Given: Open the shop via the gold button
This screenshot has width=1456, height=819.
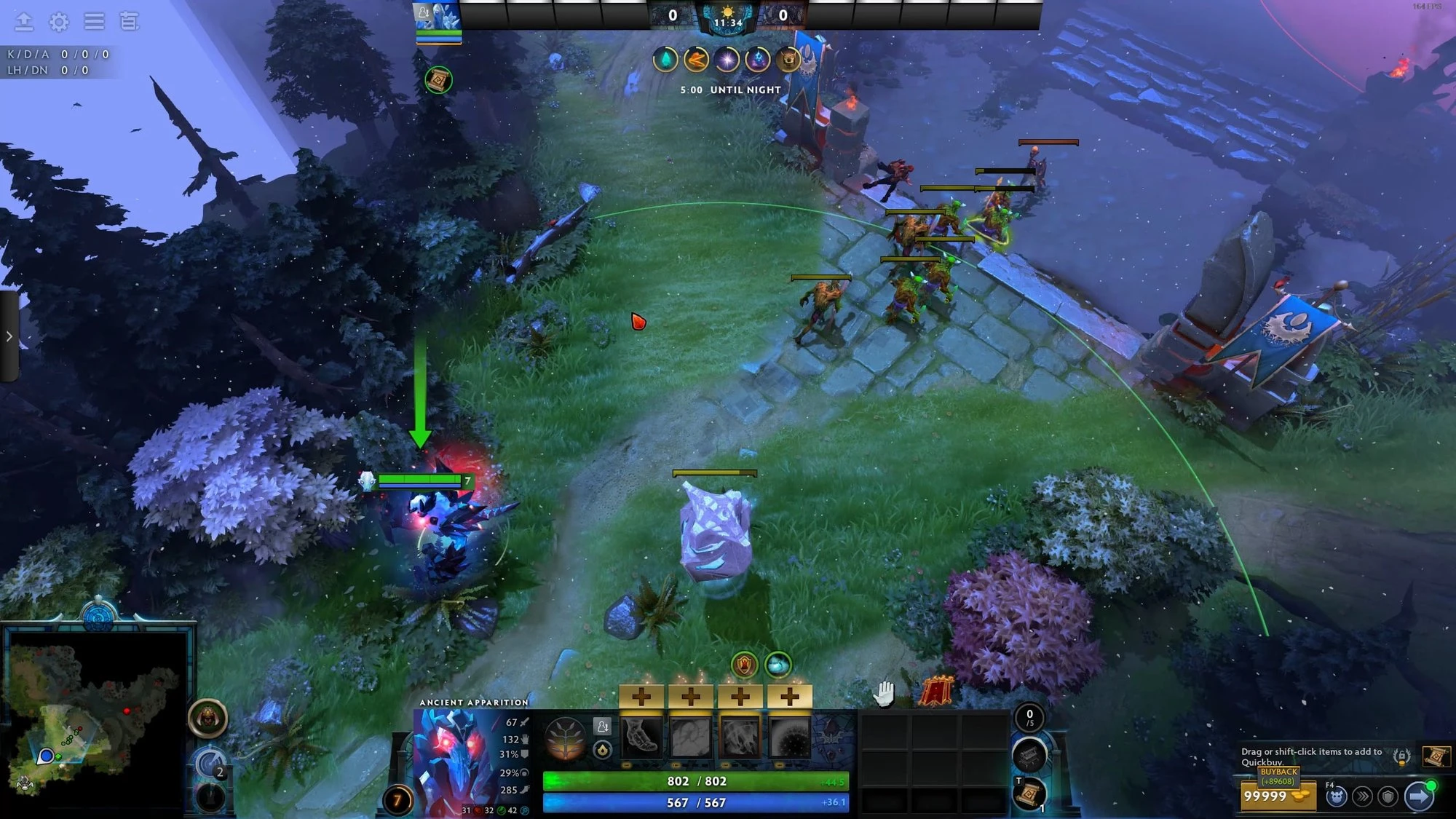Looking at the screenshot, I should pyautogui.click(x=1278, y=796).
